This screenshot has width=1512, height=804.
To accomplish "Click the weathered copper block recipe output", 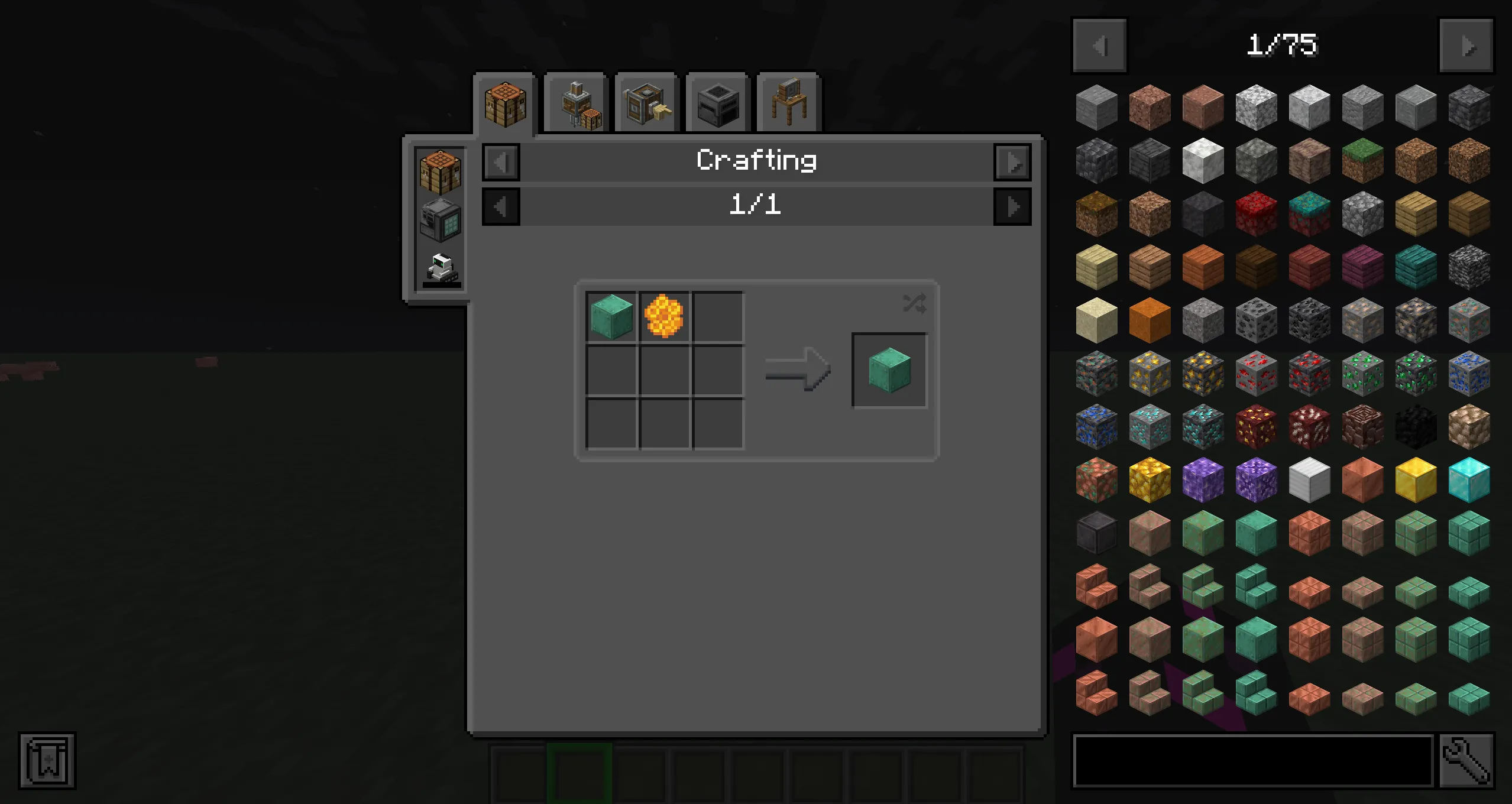I will tap(889, 371).
